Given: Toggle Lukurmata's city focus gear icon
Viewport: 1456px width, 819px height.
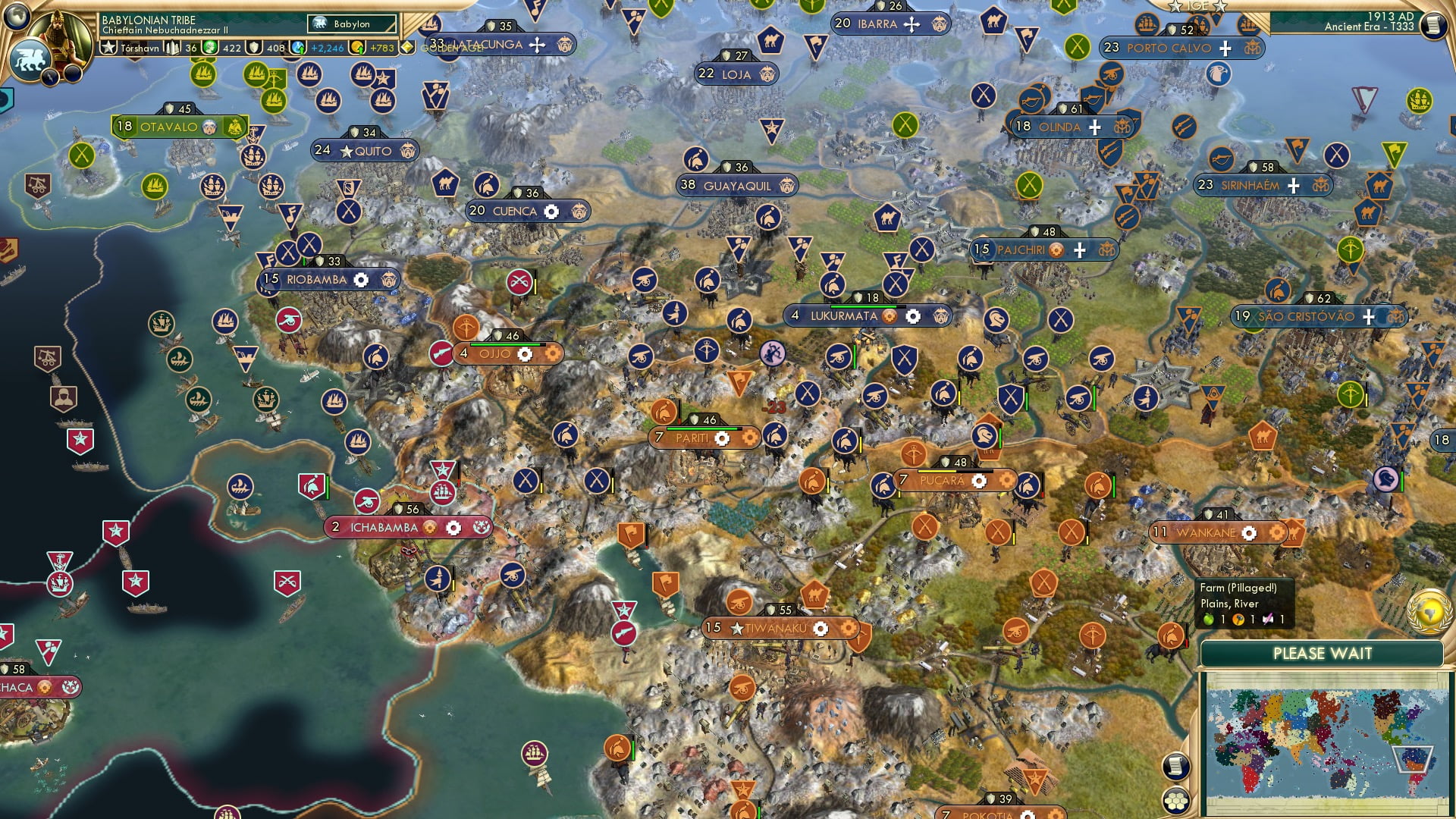Looking at the screenshot, I should click(915, 316).
